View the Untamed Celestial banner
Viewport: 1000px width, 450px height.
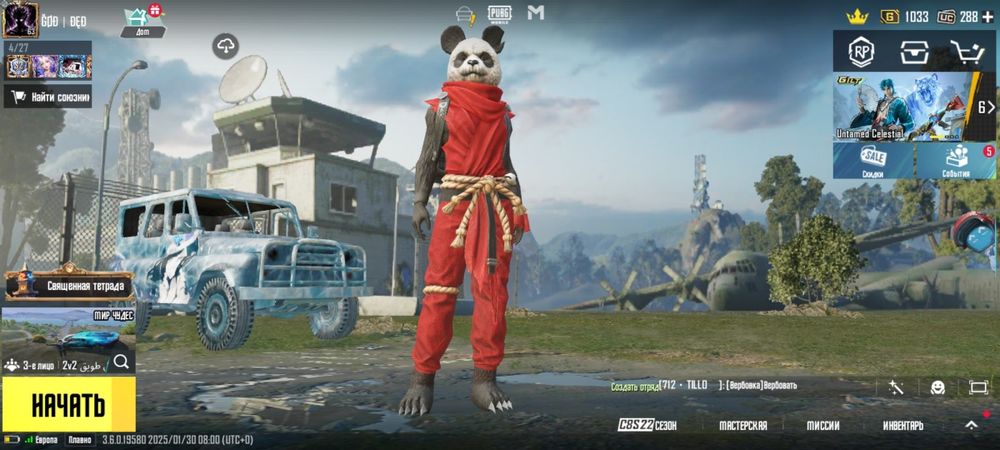(902, 106)
